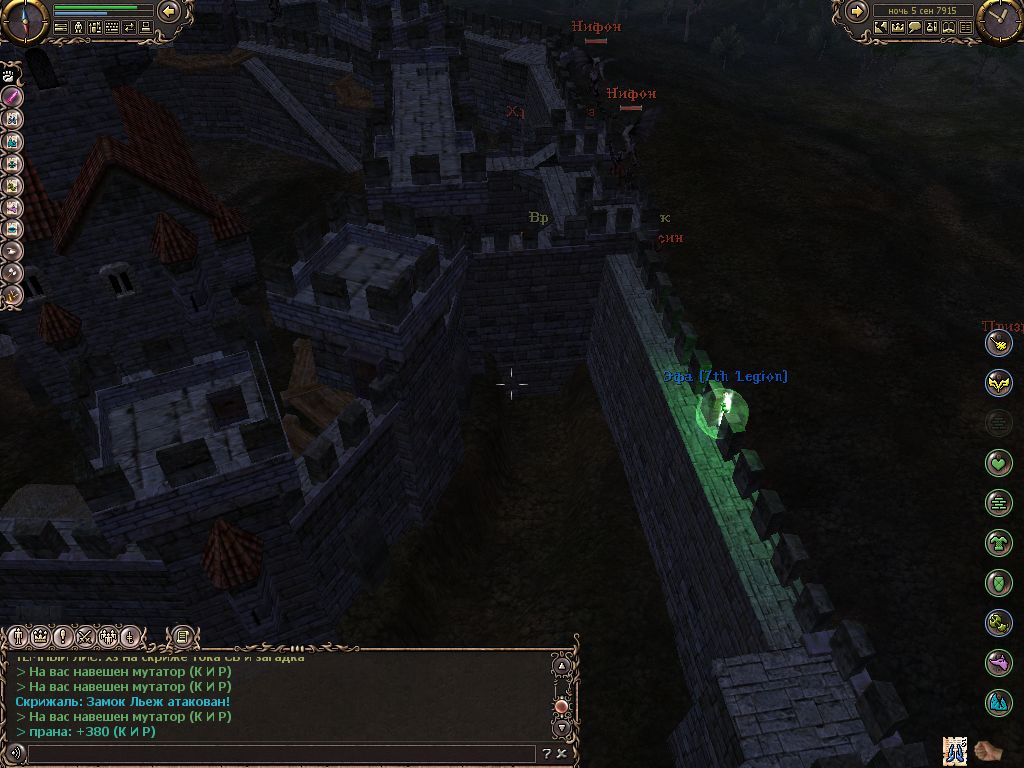Screen dimensions: 1024x768
Task: Select the pink wand quick slot
Action: click(12, 96)
